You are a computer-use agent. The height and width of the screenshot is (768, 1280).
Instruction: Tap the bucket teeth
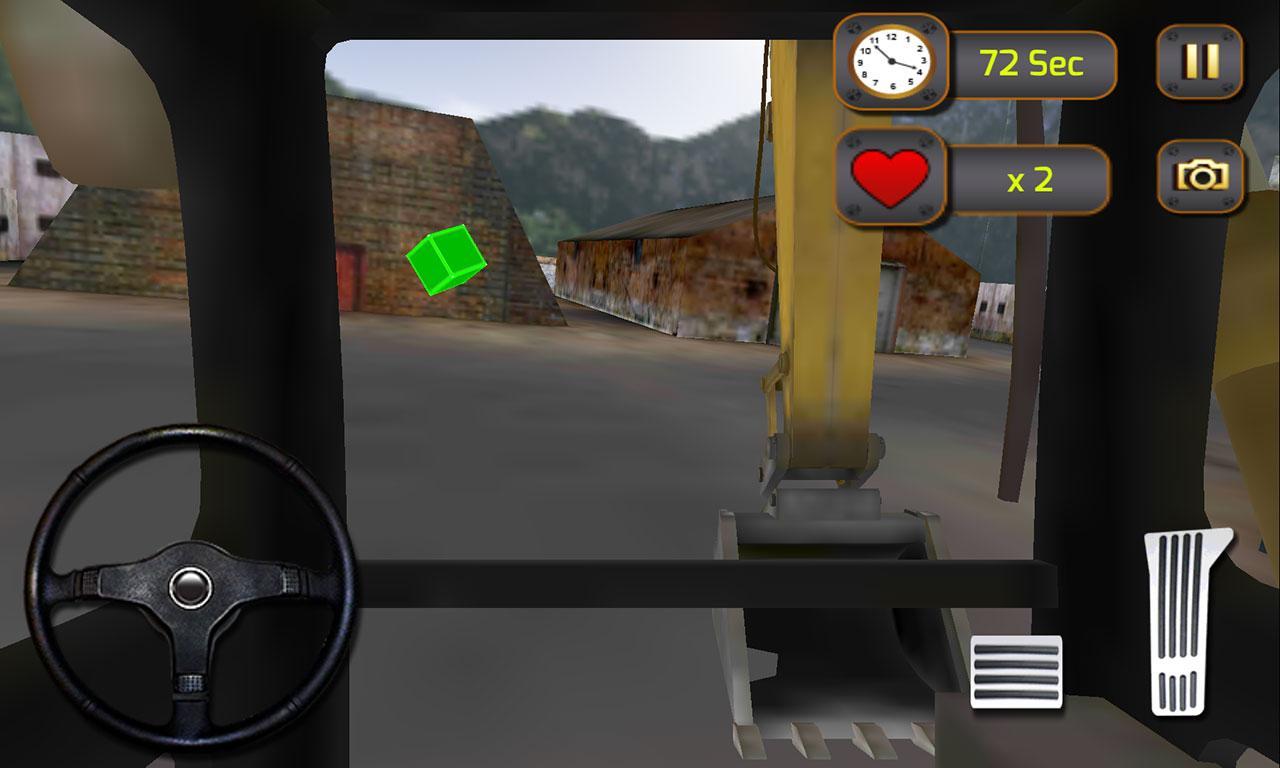(x=820, y=740)
